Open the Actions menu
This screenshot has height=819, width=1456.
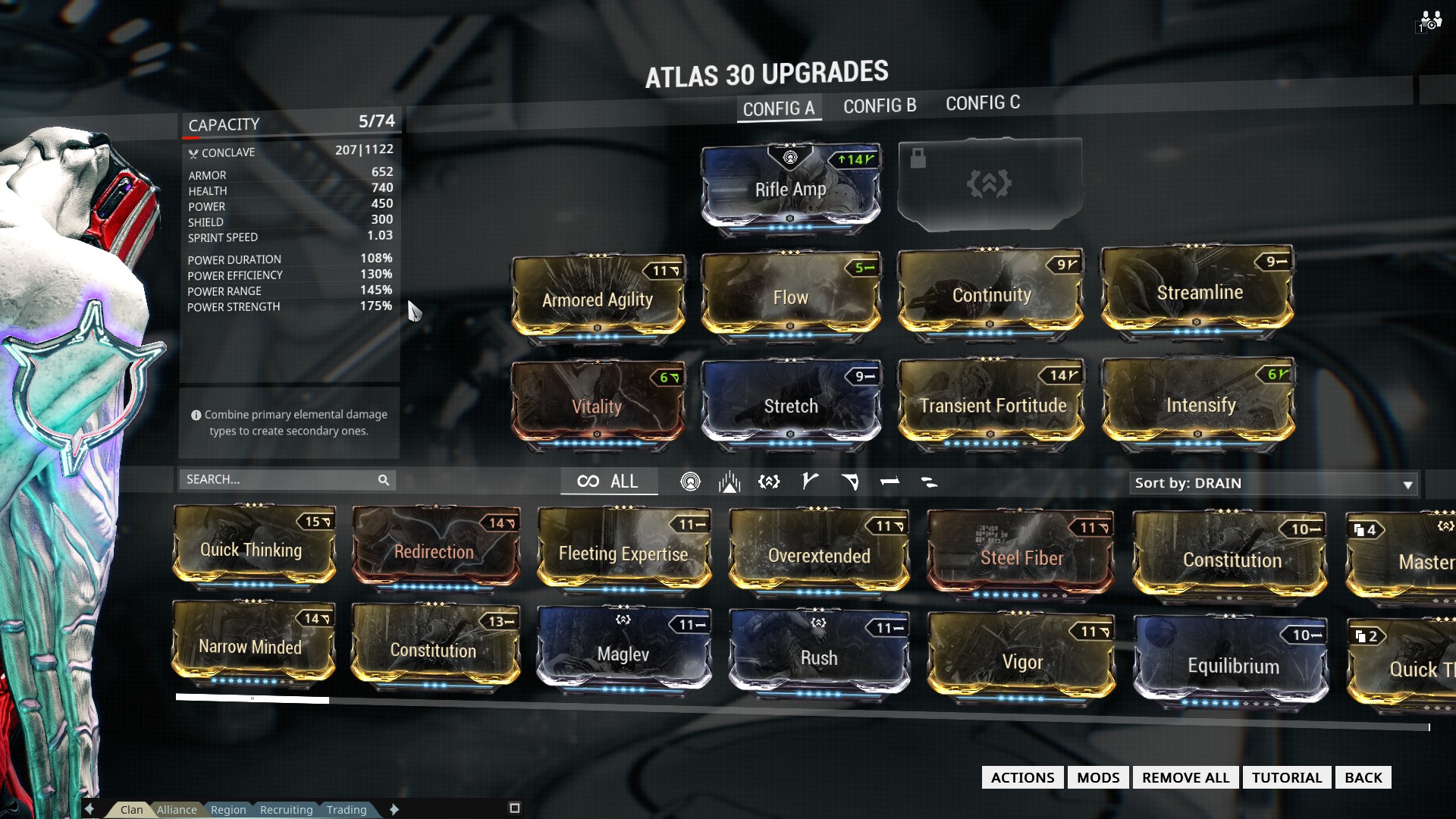(1022, 777)
